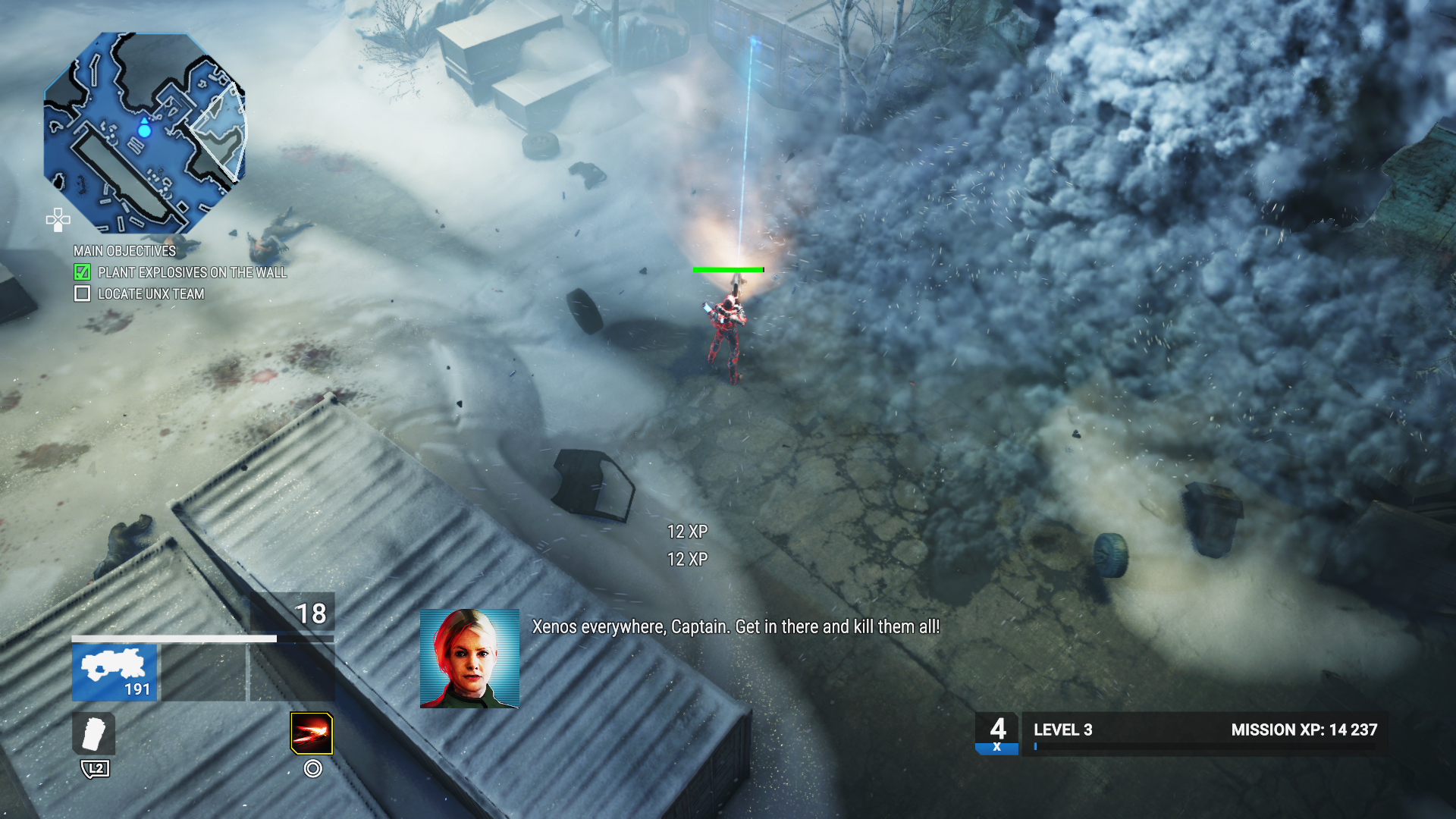Viewport: 1456px width, 819px height.
Task: Activate the red laser special ability icon
Action: coord(312,733)
